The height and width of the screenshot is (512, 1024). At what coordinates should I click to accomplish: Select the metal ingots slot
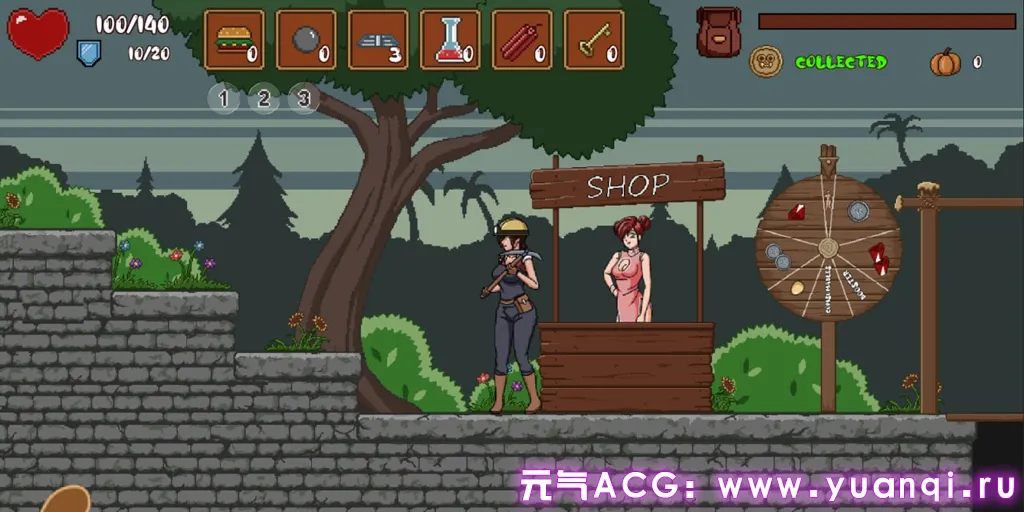378,40
